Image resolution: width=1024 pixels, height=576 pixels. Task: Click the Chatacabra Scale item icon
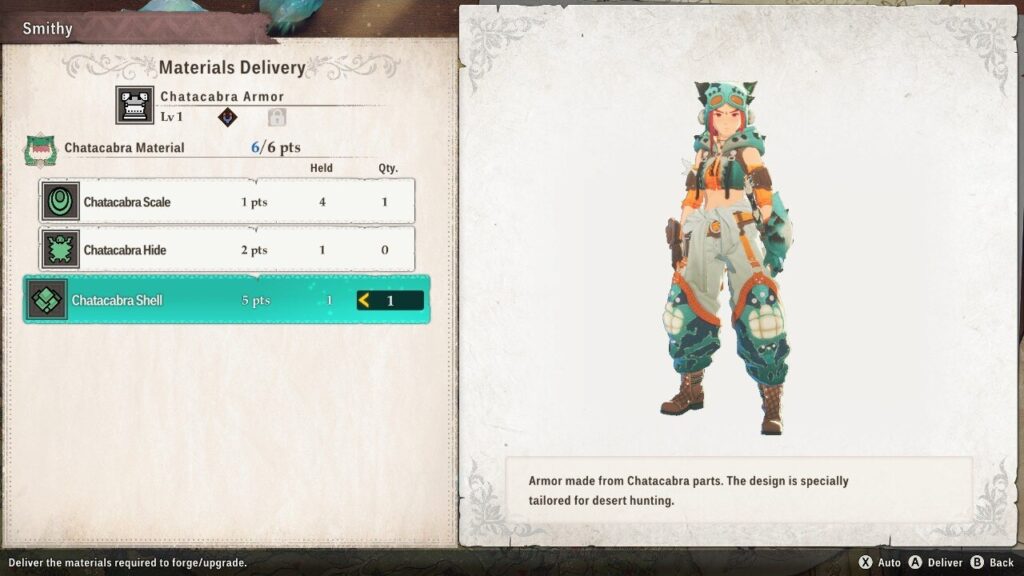click(61, 202)
